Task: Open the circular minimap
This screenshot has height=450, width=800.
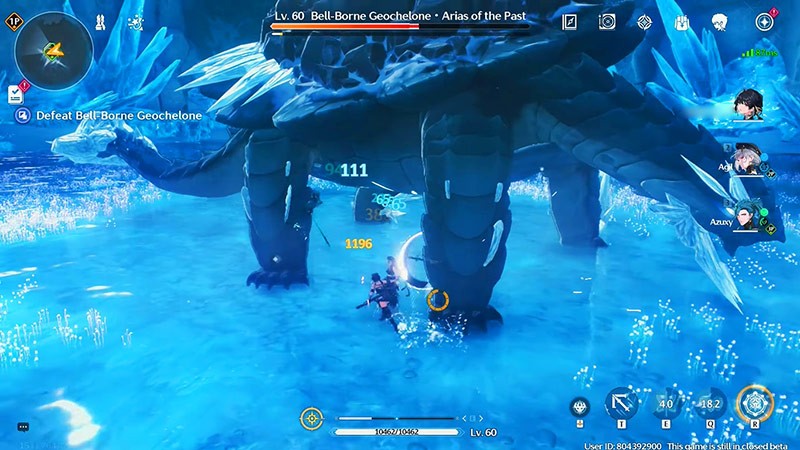Action: [54, 51]
